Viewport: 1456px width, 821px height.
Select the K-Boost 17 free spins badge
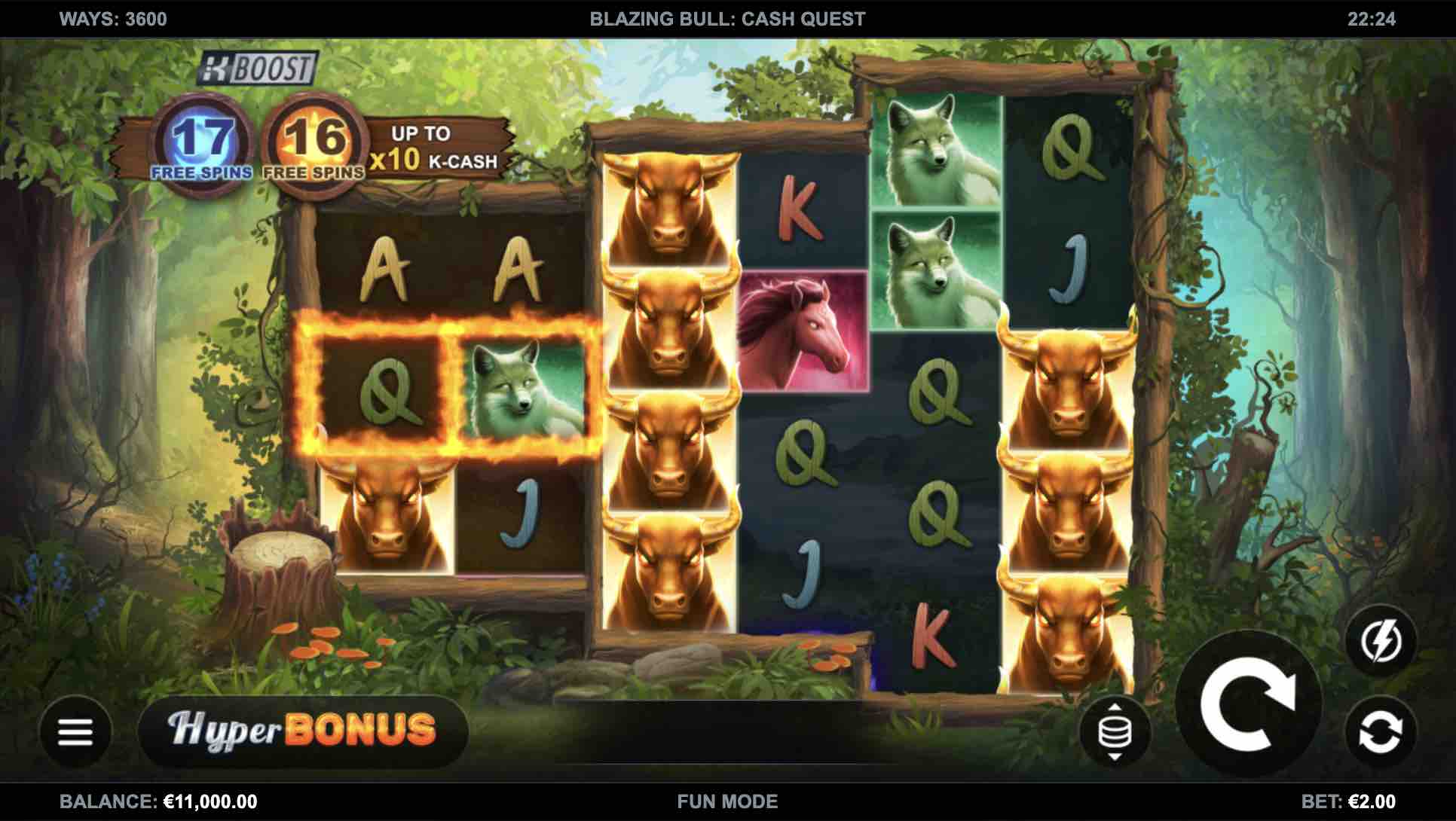pos(201,146)
